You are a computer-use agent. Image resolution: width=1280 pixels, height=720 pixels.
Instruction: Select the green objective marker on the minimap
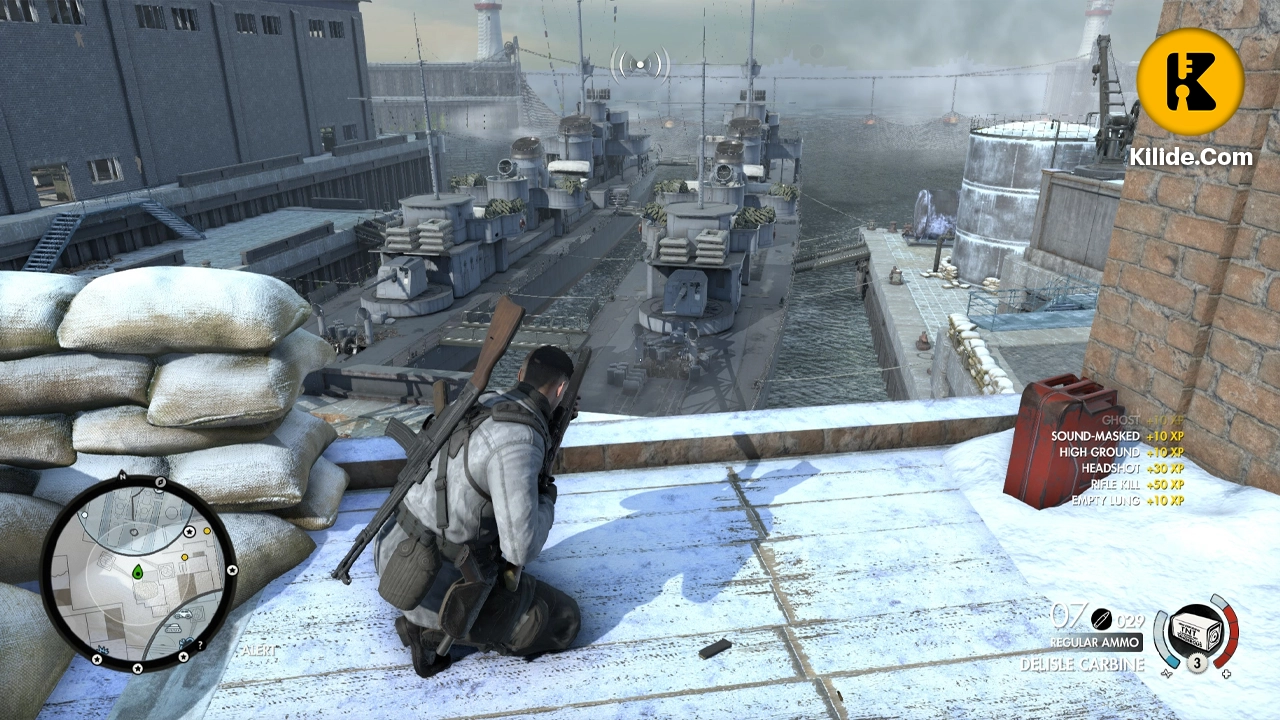[138, 572]
